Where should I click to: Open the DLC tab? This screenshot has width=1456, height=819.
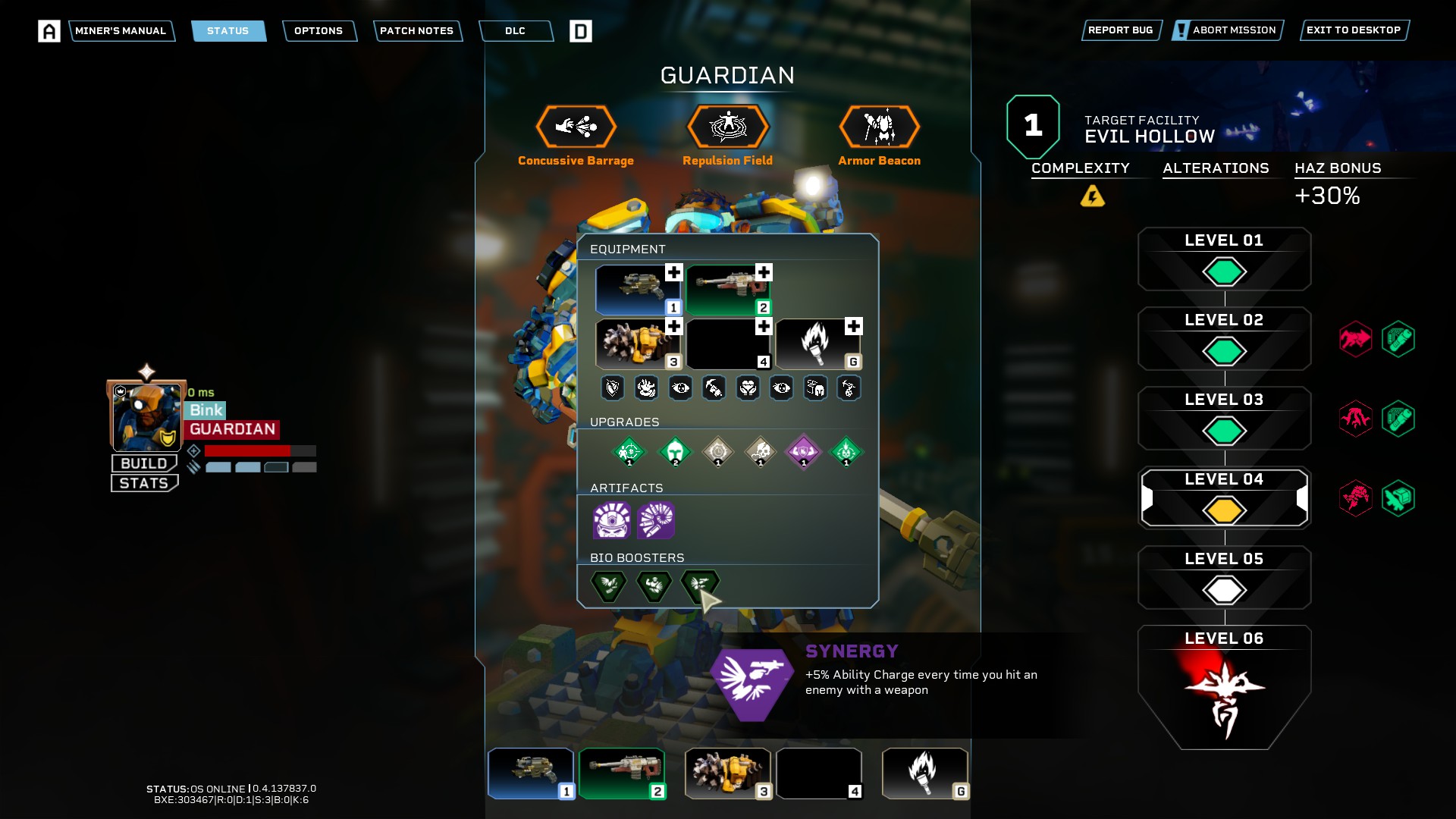coord(515,31)
